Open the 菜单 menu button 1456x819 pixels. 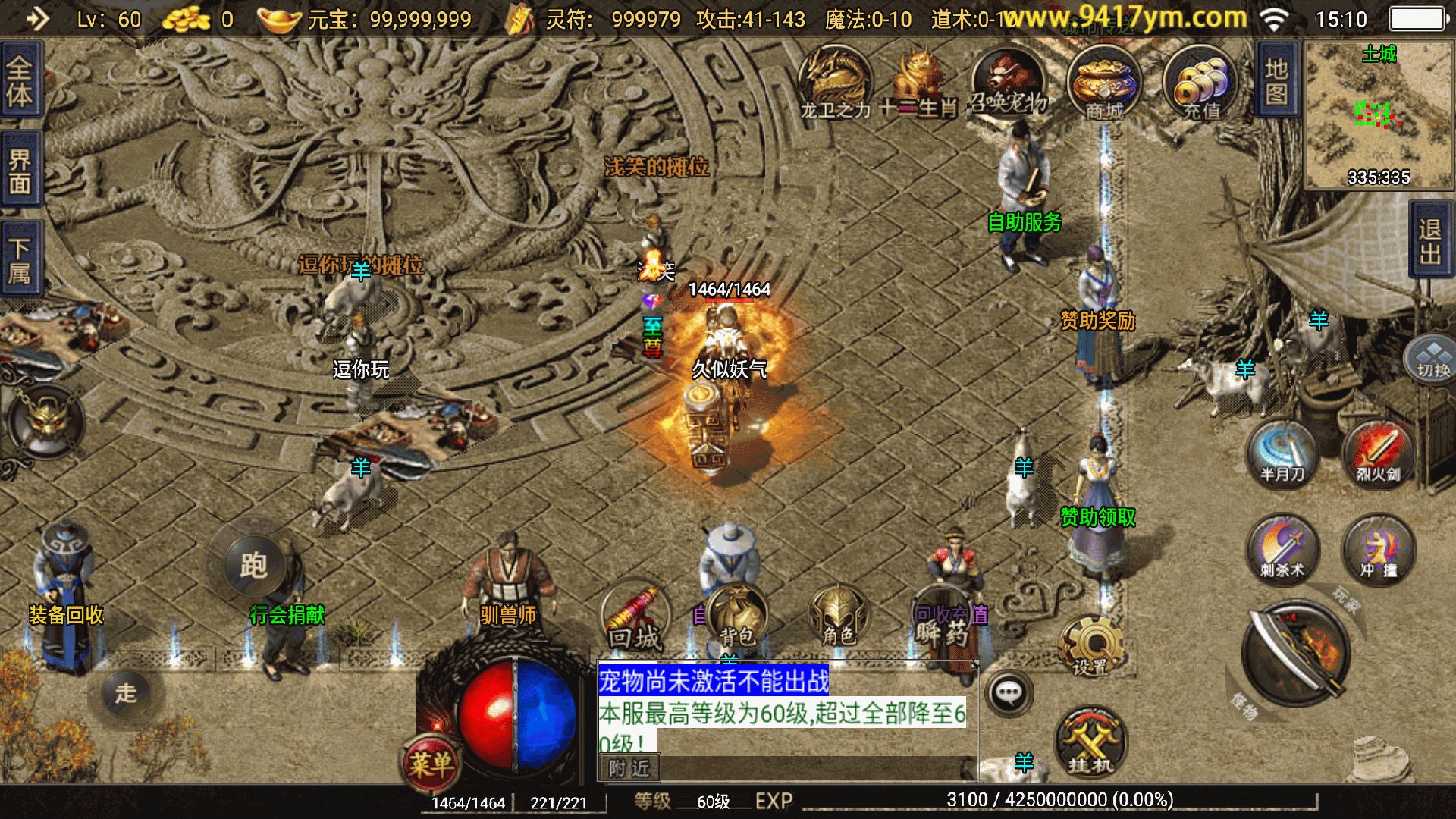coord(431,763)
